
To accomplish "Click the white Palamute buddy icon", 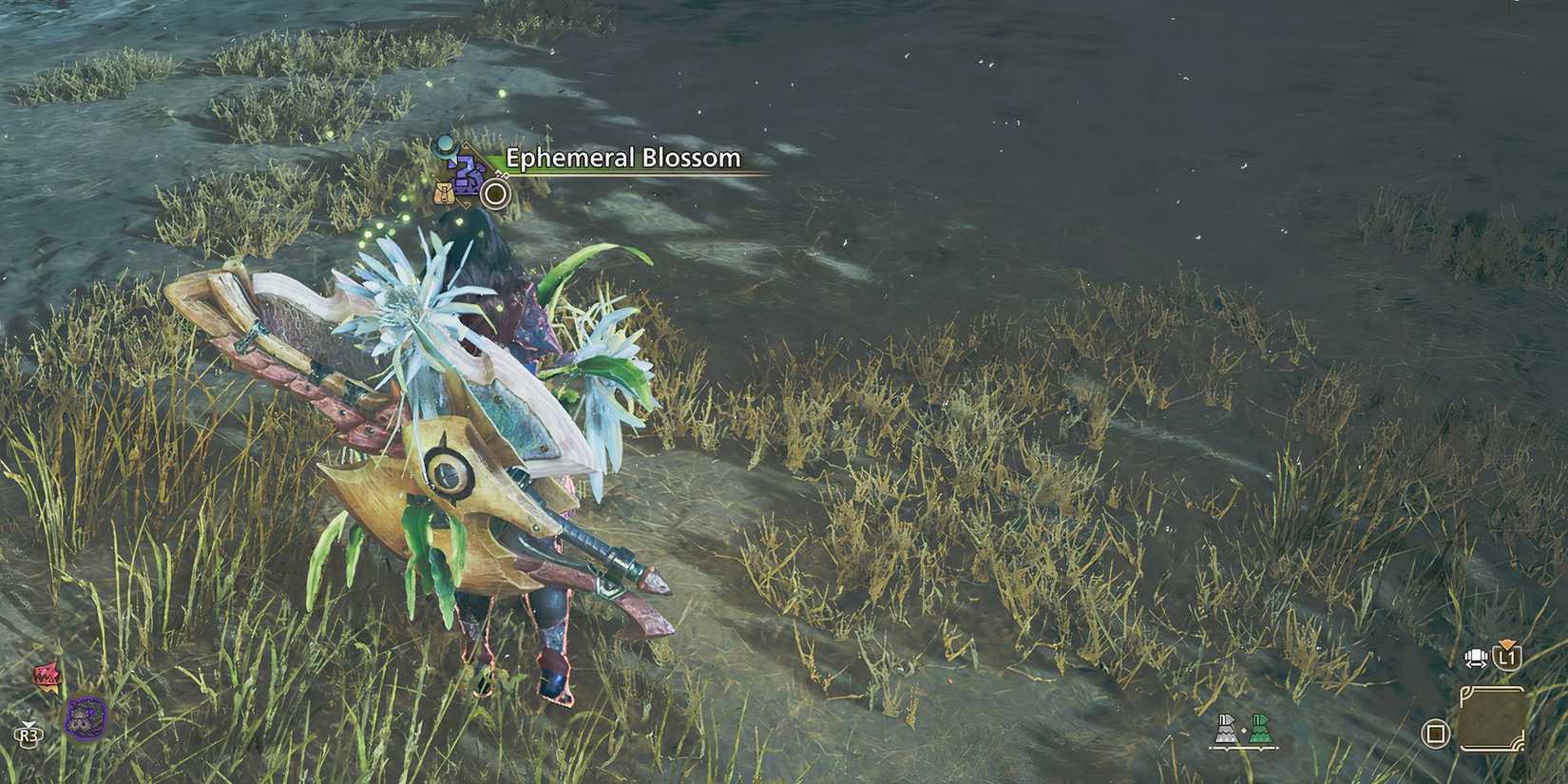I will 1226,730.
